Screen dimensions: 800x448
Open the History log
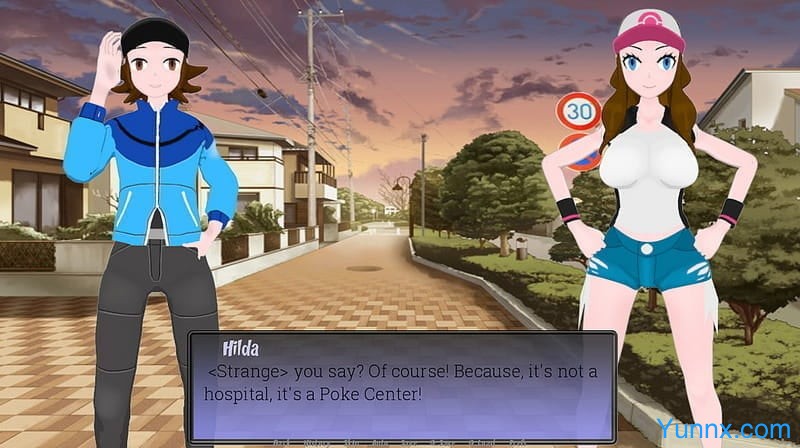[x=317, y=443]
